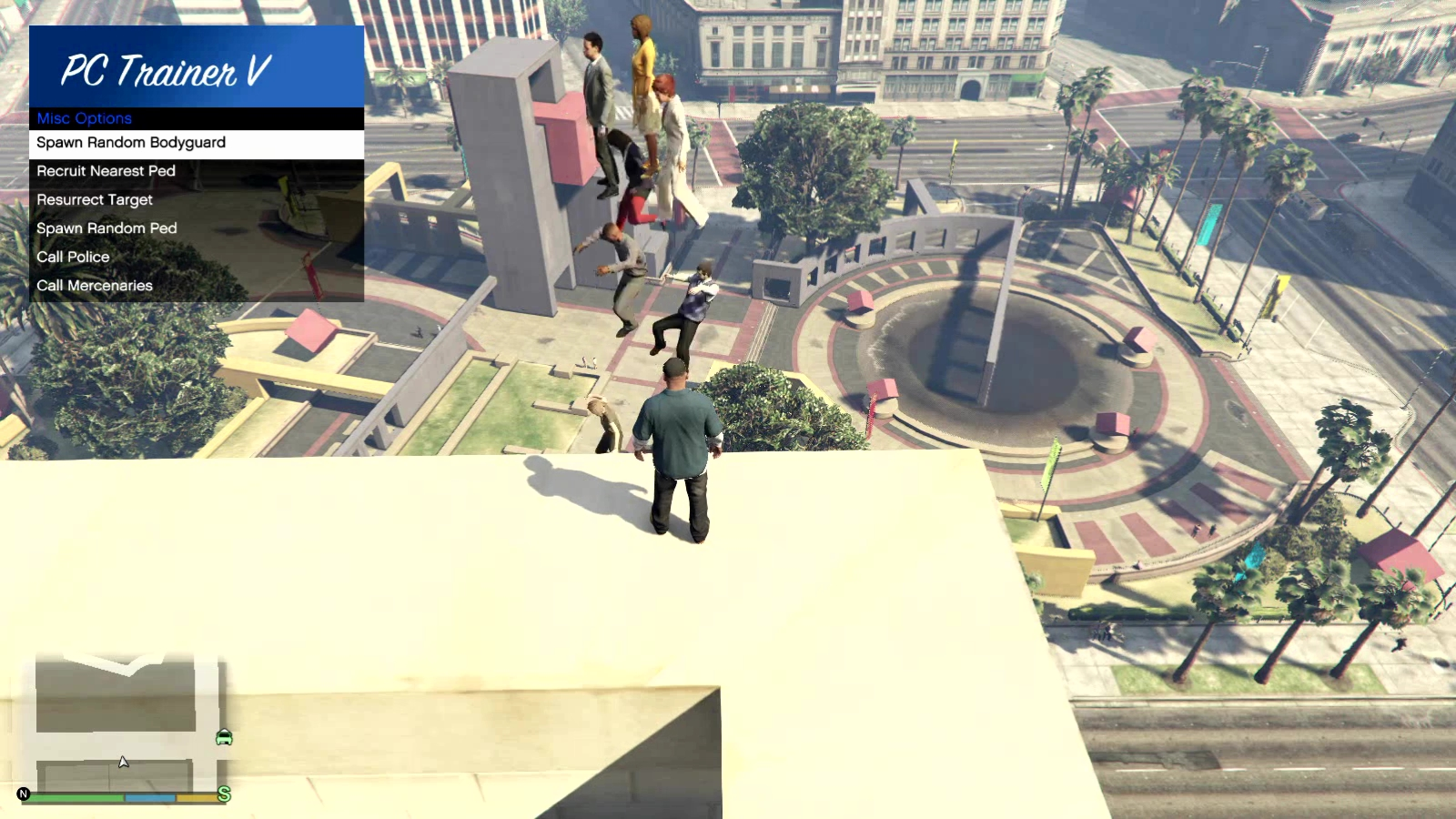Viewport: 1456px width, 819px height.
Task: Click the white arrow marker inside the minimap
Action: 123,761
